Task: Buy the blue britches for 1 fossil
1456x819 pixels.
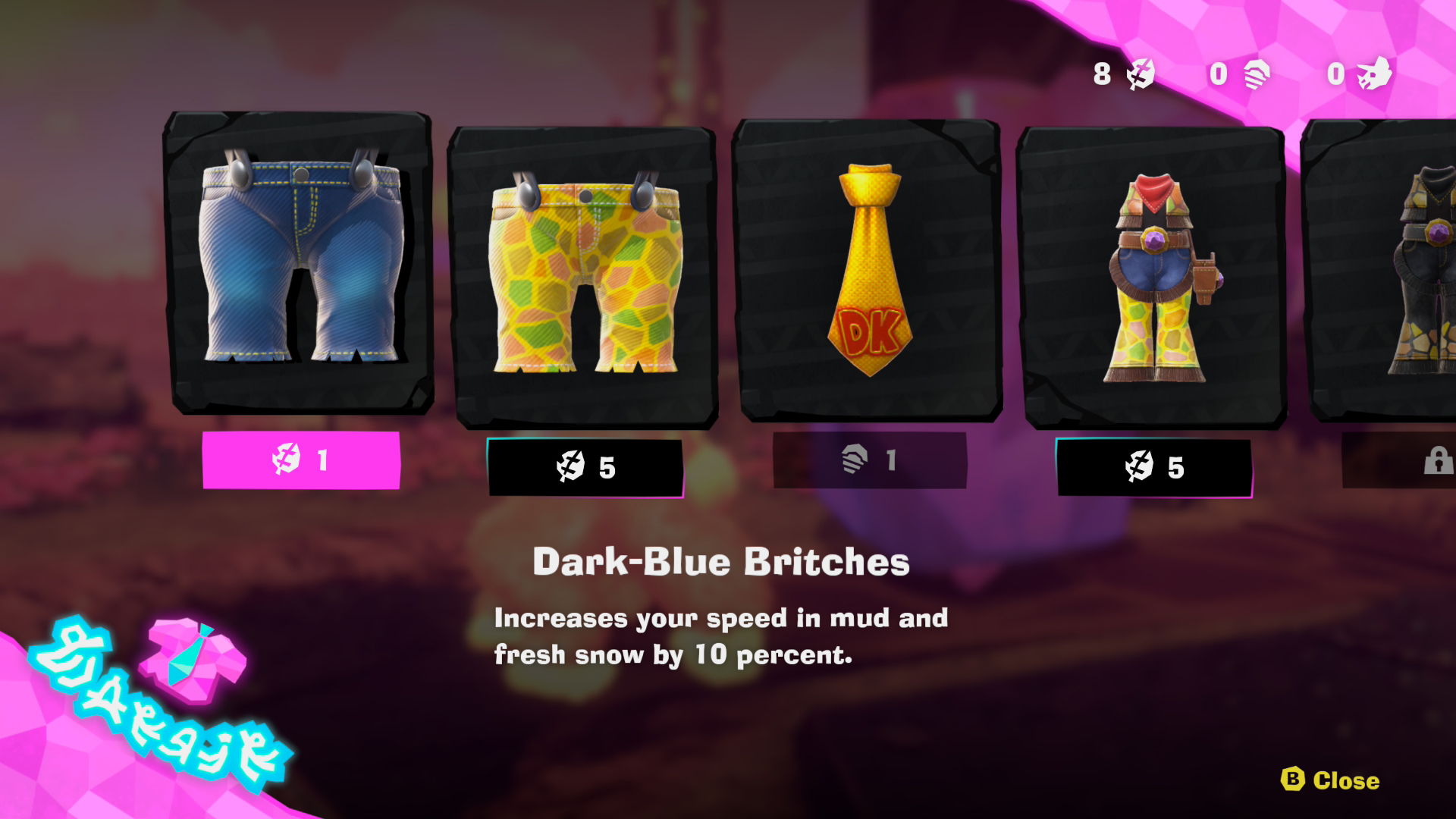Action: pyautogui.click(x=301, y=460)
